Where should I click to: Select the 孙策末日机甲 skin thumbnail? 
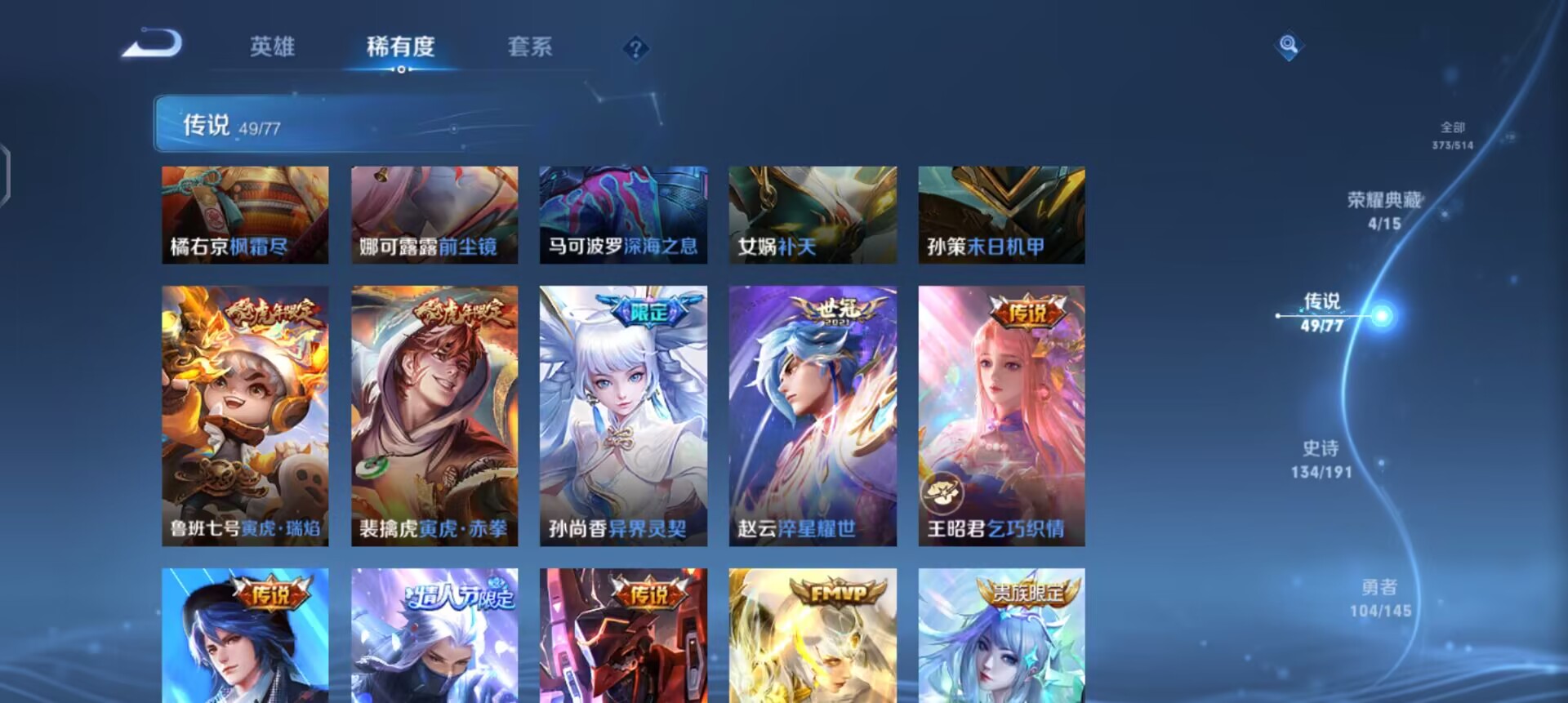(1002, 214)
